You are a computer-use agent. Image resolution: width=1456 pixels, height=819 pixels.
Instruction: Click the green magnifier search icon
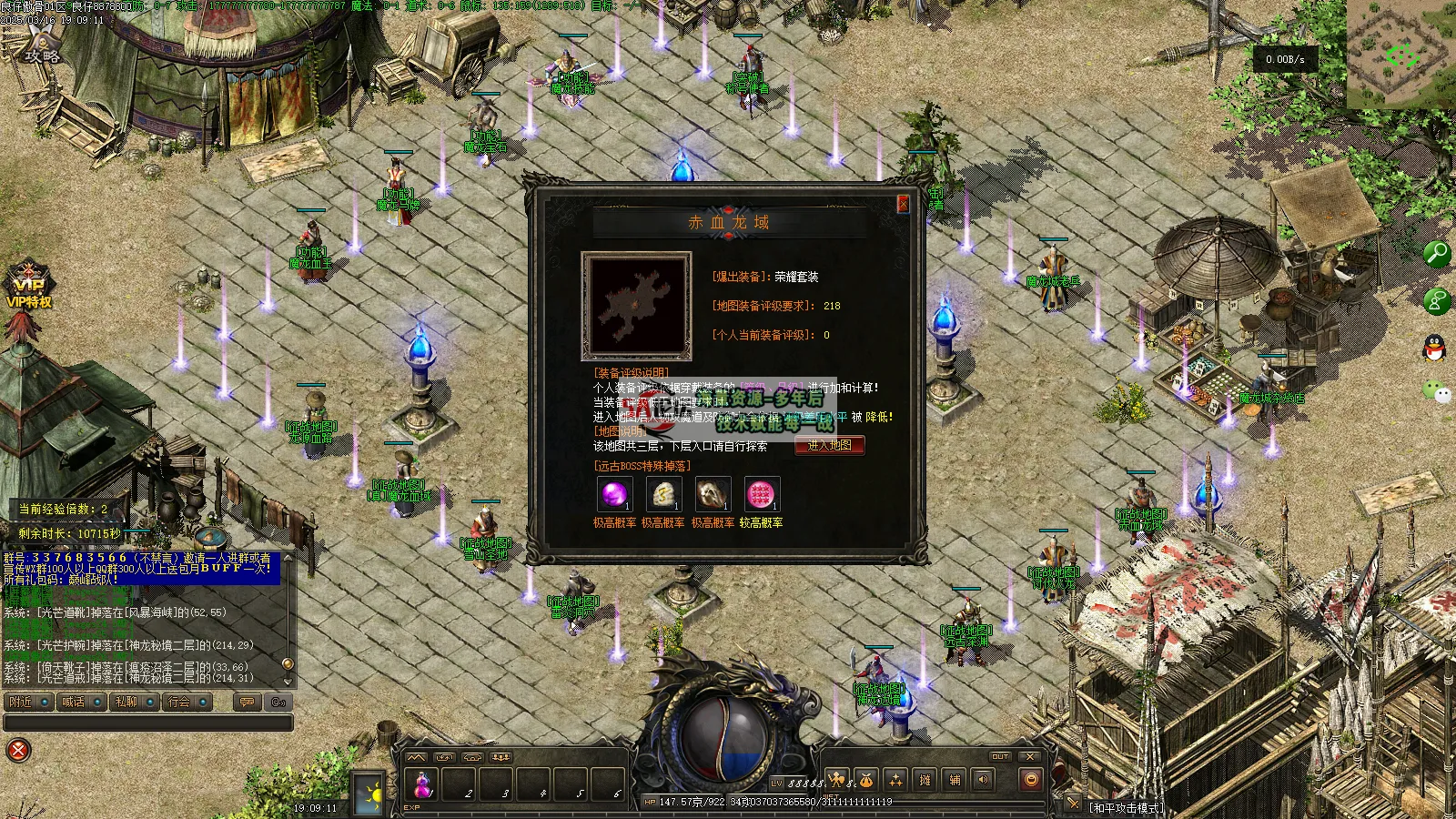[1437, 253]
